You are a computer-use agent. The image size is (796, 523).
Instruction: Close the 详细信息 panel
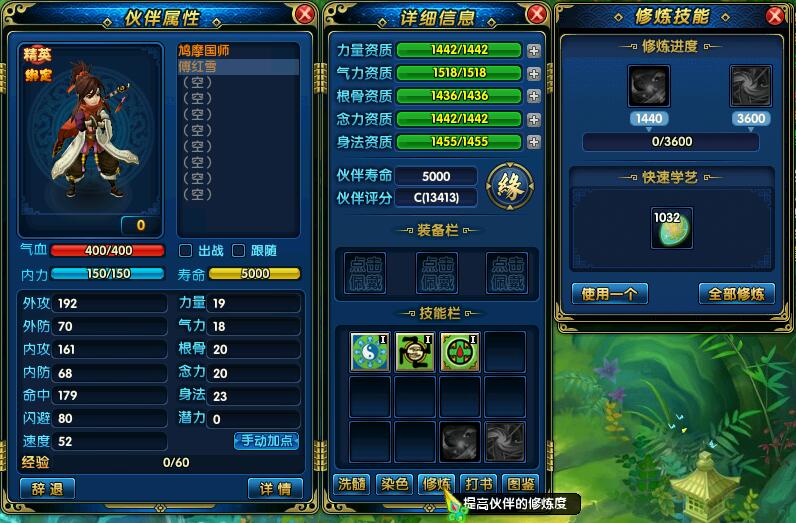[537, 13]
